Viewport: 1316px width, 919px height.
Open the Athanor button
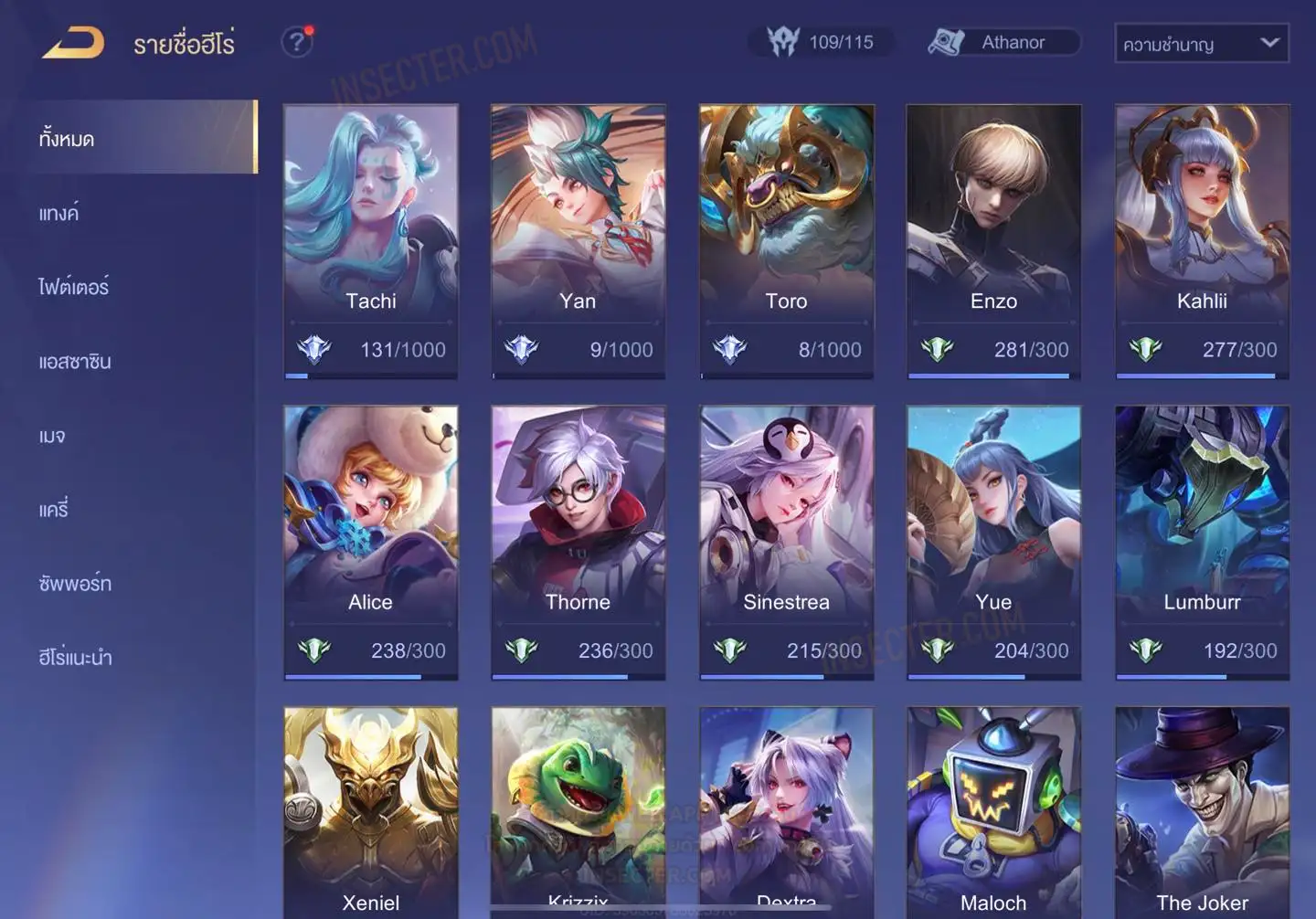click(x=1003, y=42)
